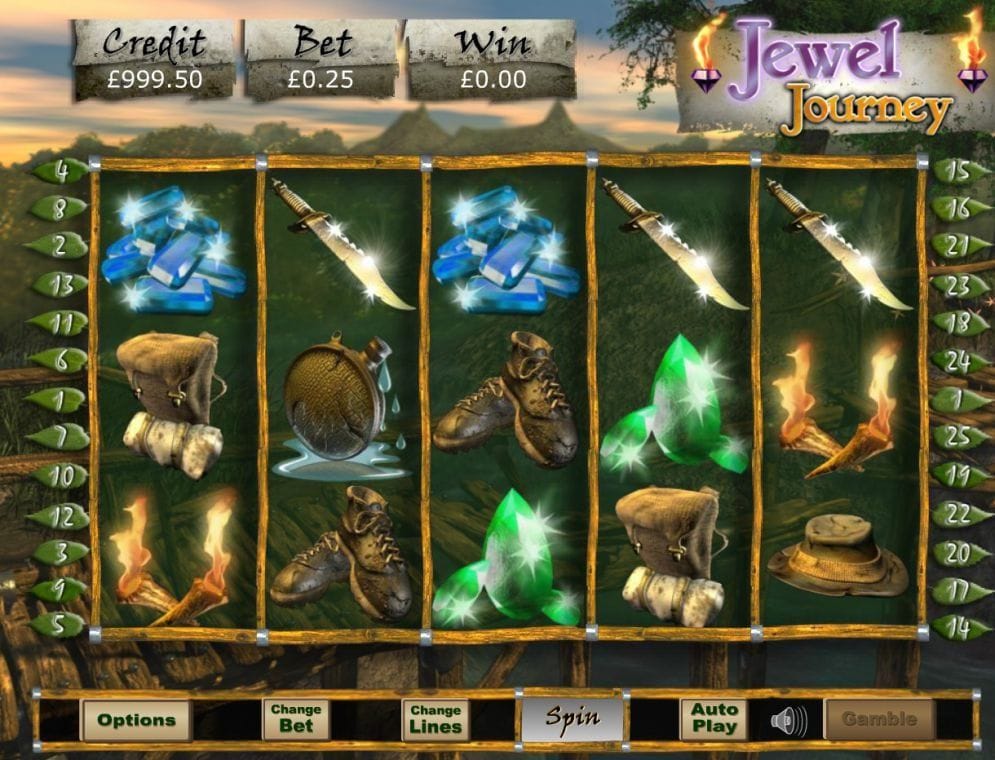Click the Change Bet button
Screen dimensions: 995x760
pos(296,719)
